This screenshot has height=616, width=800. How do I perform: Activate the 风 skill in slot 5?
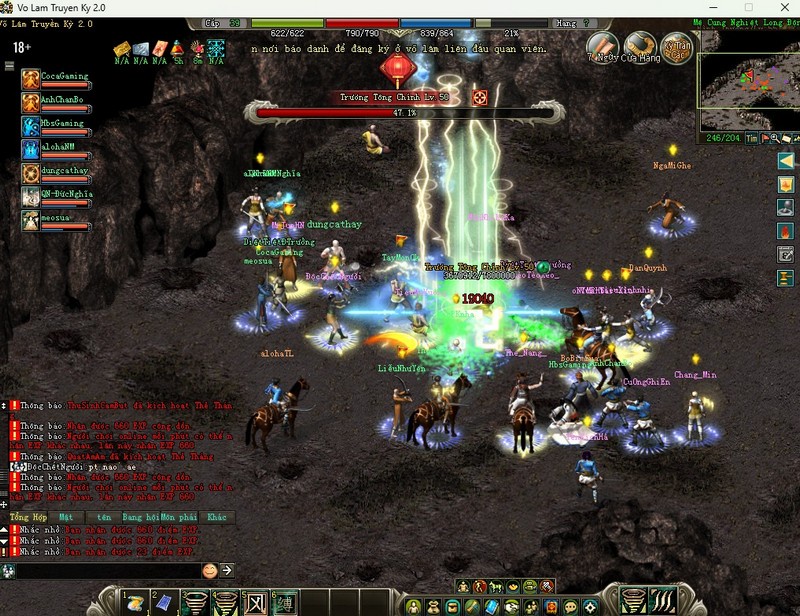pyautogui.click(x=254, y=602)
